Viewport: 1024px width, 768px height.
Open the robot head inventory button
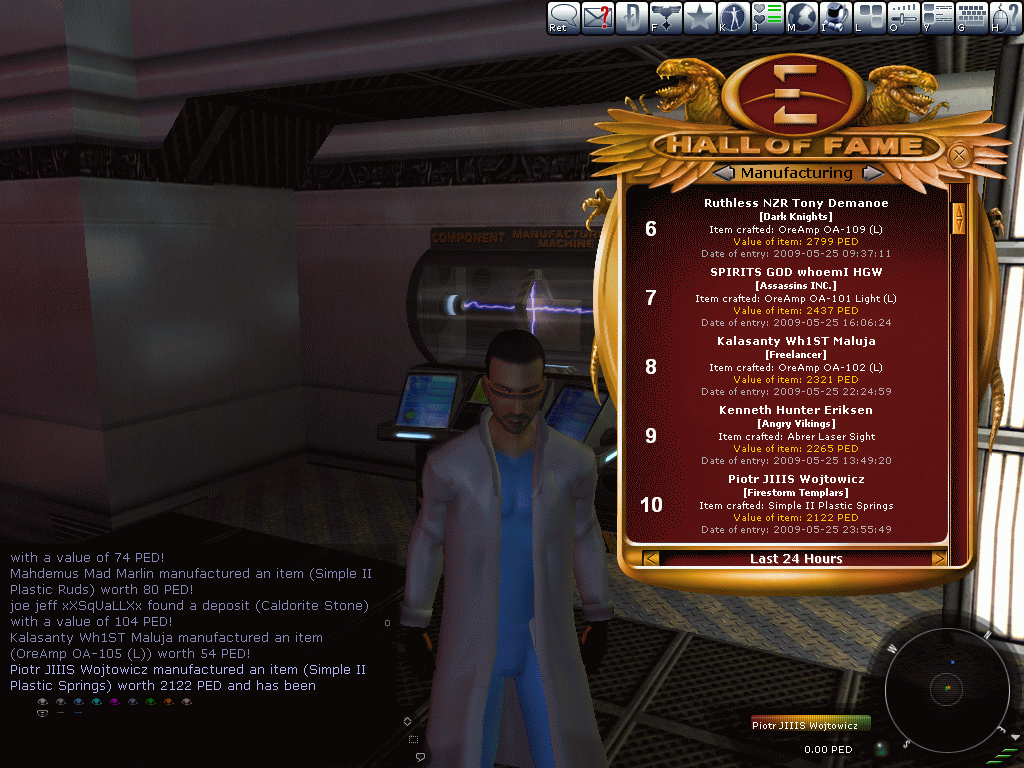point(835,17)
